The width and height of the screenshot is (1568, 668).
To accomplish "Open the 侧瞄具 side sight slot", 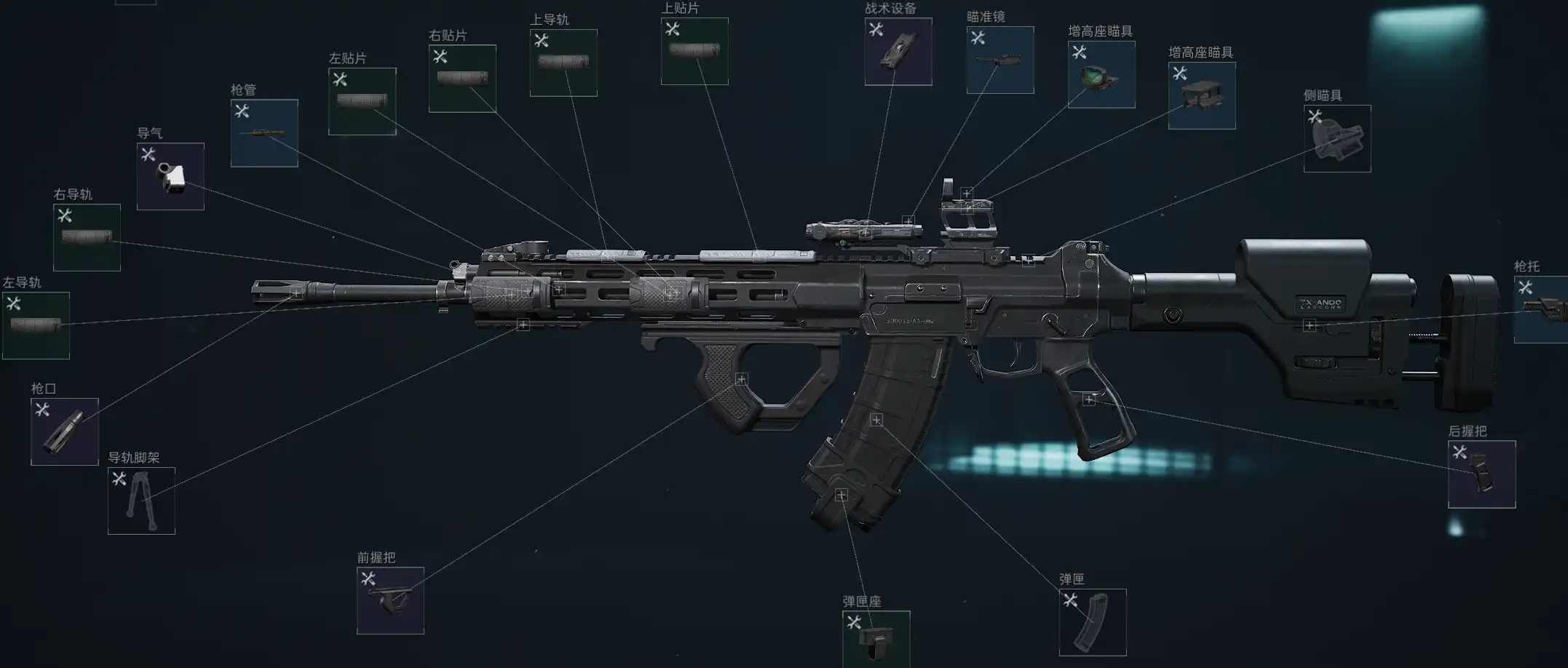I will 1337,138.
